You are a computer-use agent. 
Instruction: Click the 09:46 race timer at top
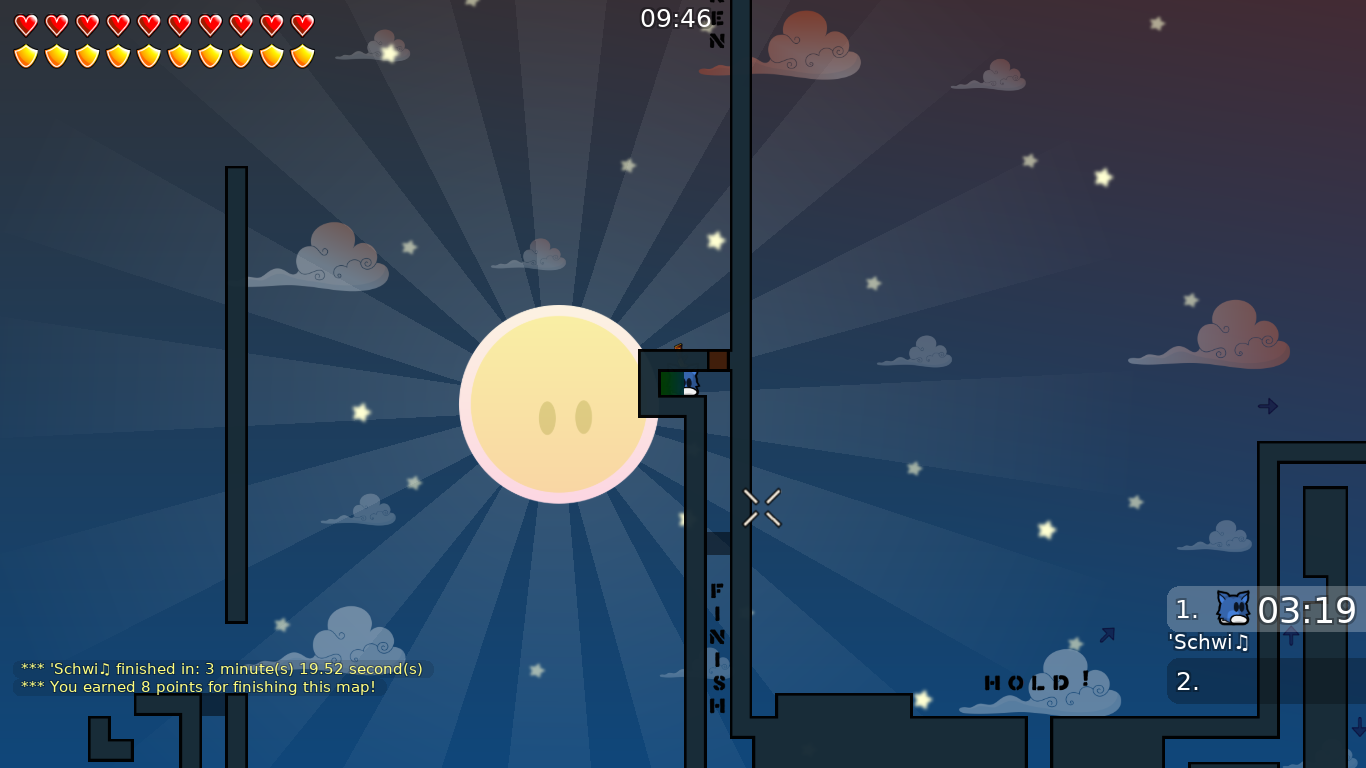point(677,18)
